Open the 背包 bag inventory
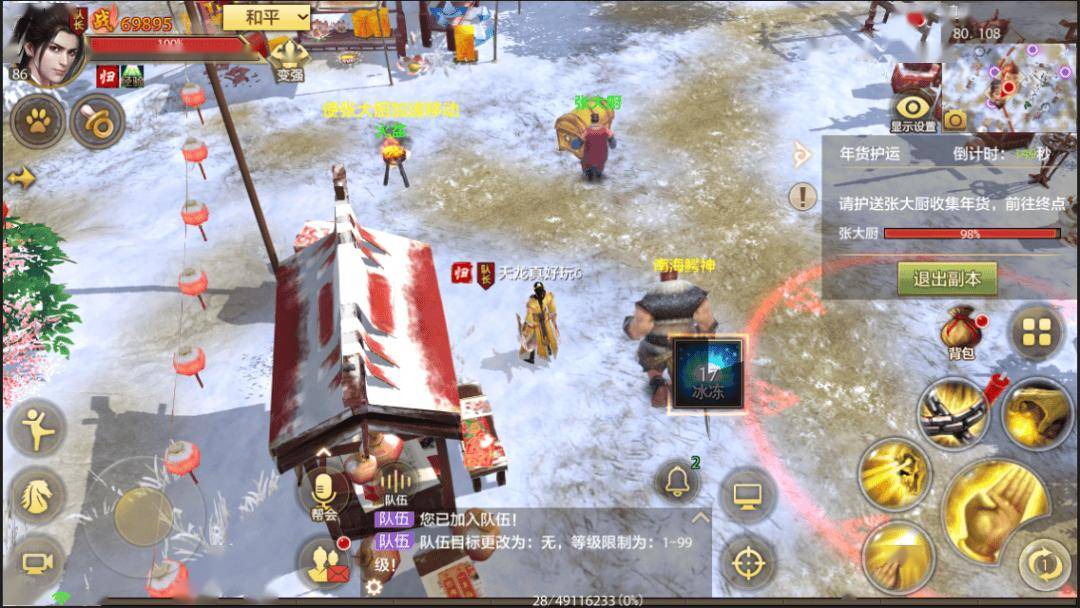Image resolution: width=1080 pixels, height=608 pixels. [961, 332]
